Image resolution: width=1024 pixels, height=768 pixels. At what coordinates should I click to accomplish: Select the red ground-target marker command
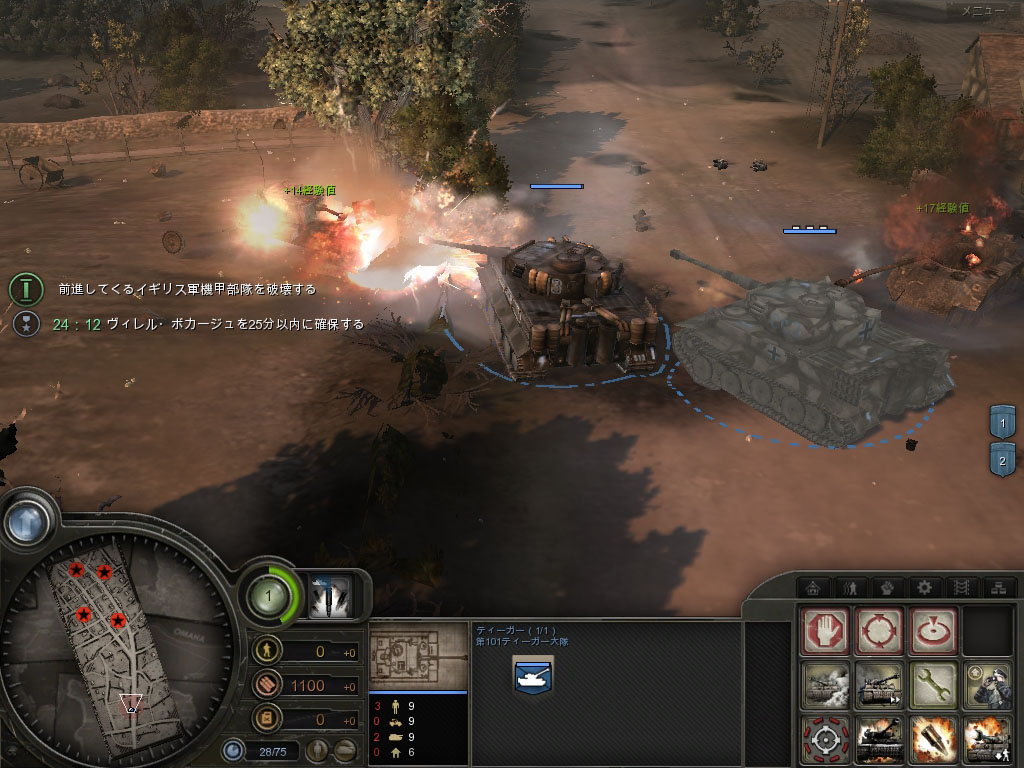pos(934,631)
